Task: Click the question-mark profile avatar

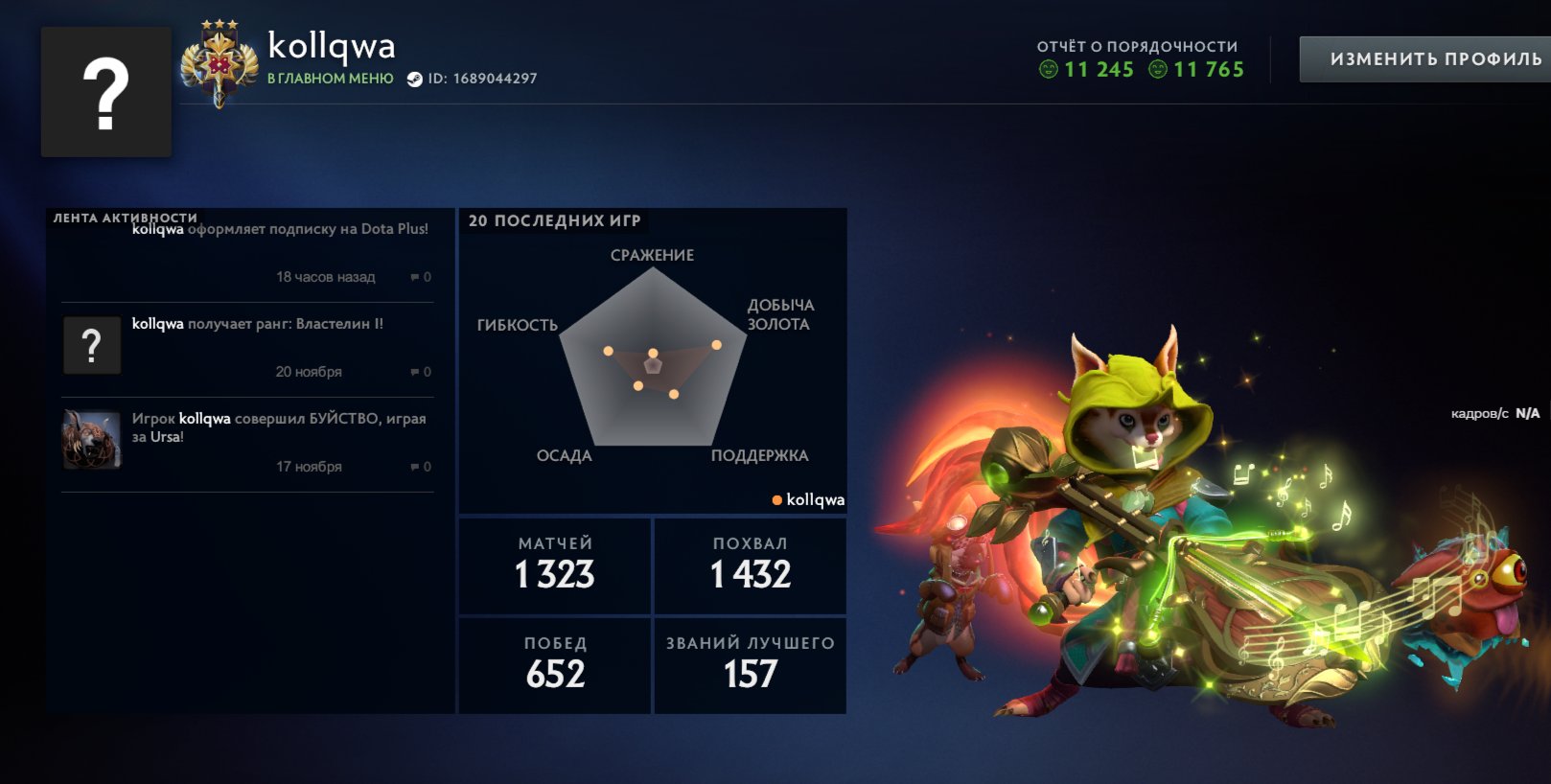Action: [105, 93]
